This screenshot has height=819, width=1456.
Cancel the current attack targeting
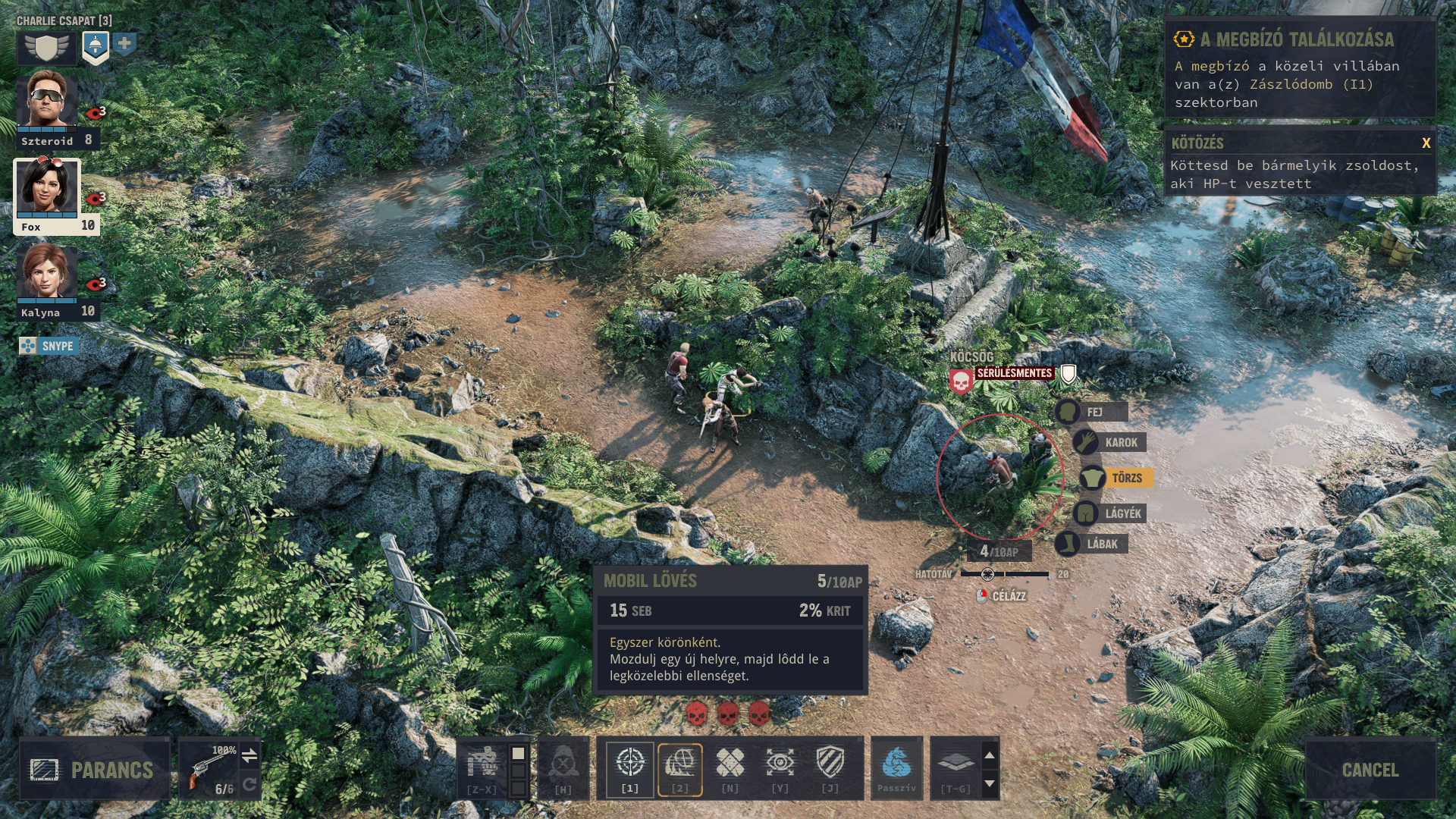[x=1370, y=770]
